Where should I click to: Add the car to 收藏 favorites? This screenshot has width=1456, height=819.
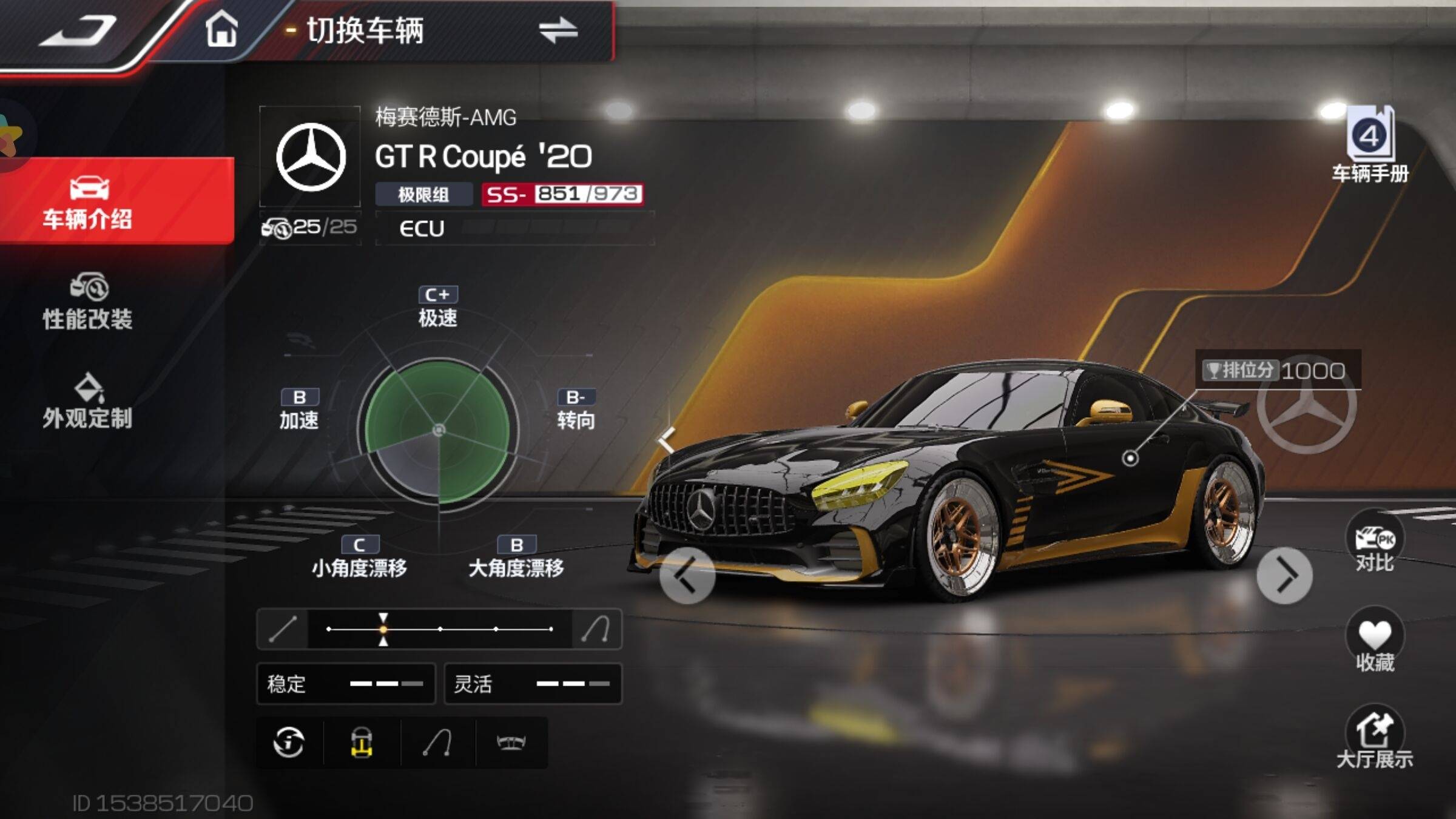click(1374, 641)
